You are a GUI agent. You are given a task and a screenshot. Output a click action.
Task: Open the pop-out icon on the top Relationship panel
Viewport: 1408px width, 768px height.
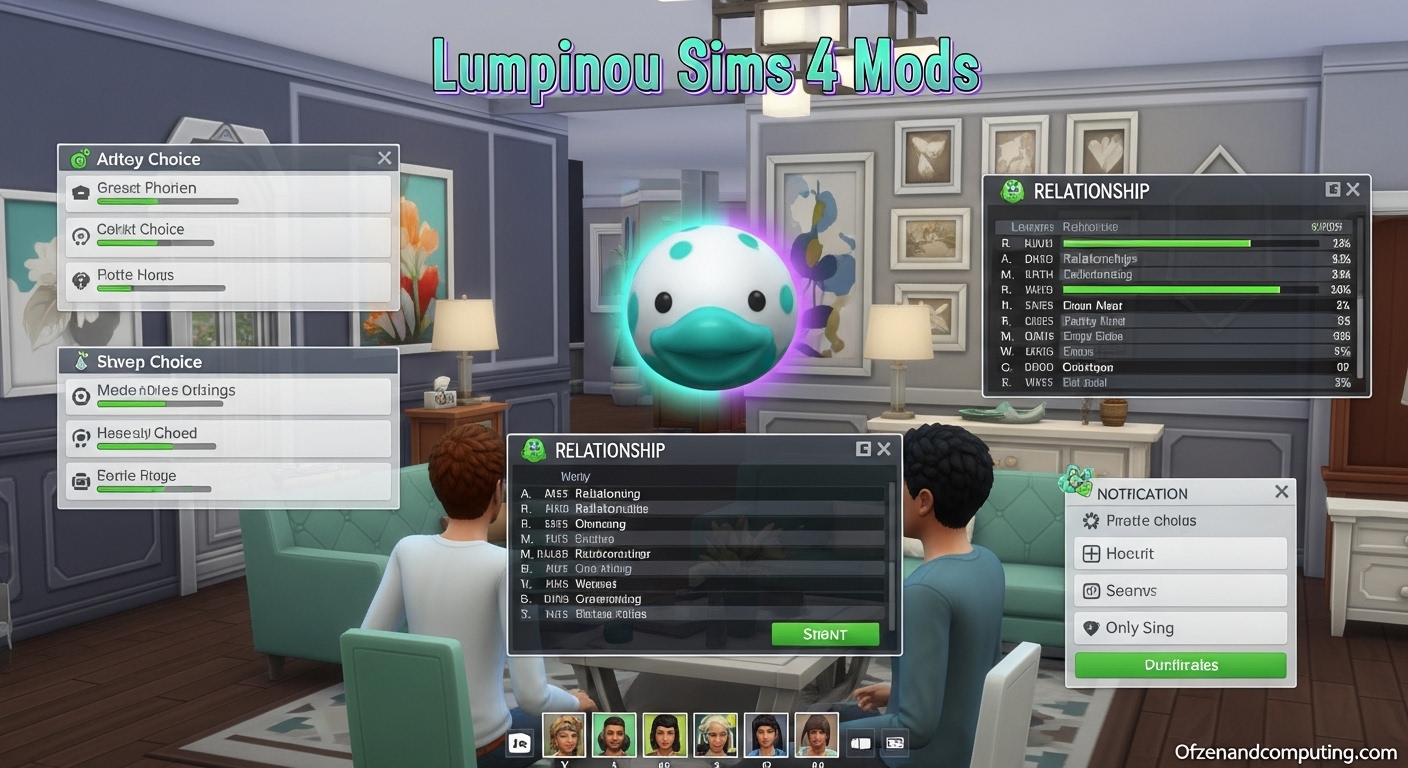coord(1333,189)
